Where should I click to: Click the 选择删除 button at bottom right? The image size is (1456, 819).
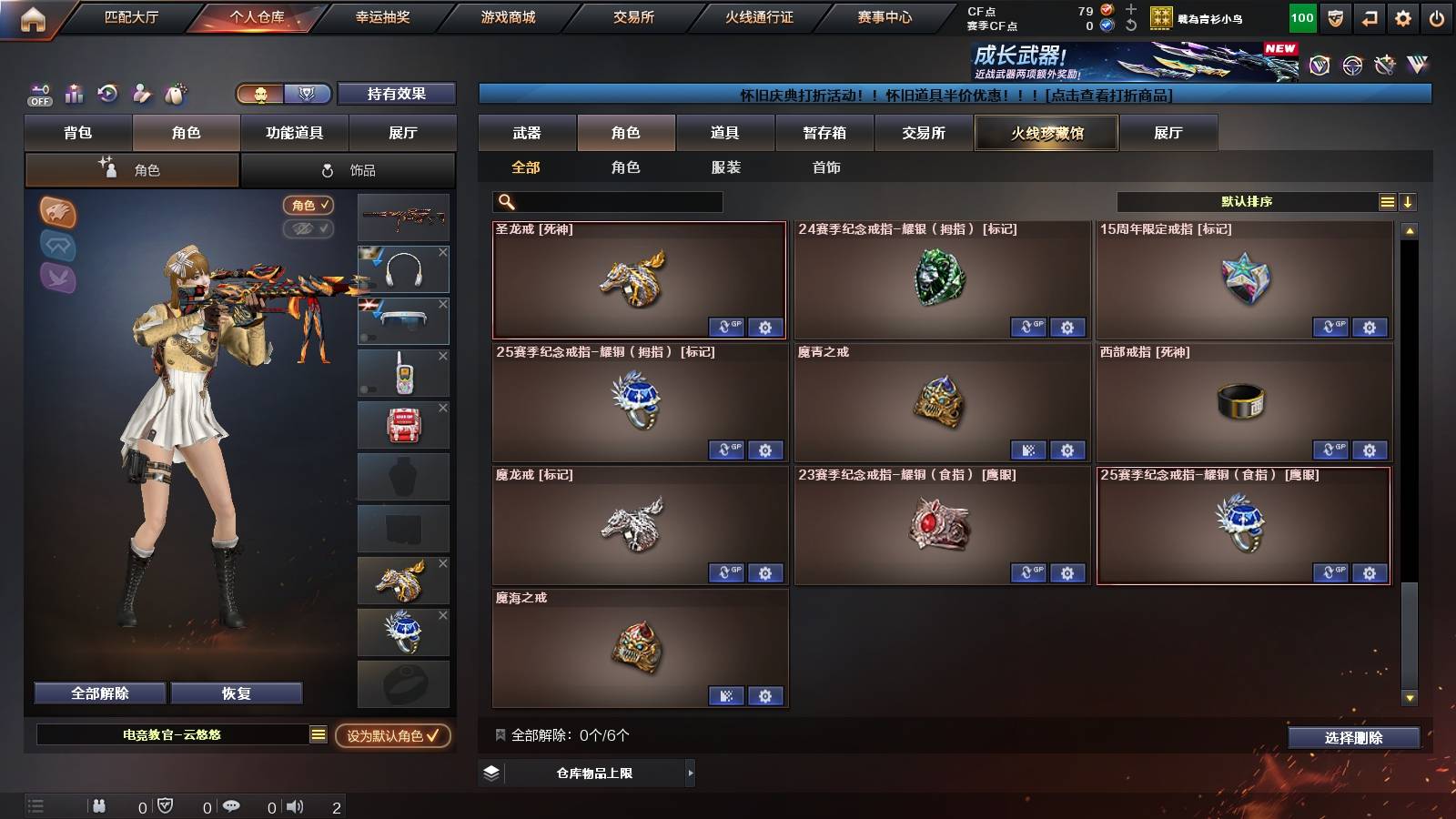(1353, 738)
